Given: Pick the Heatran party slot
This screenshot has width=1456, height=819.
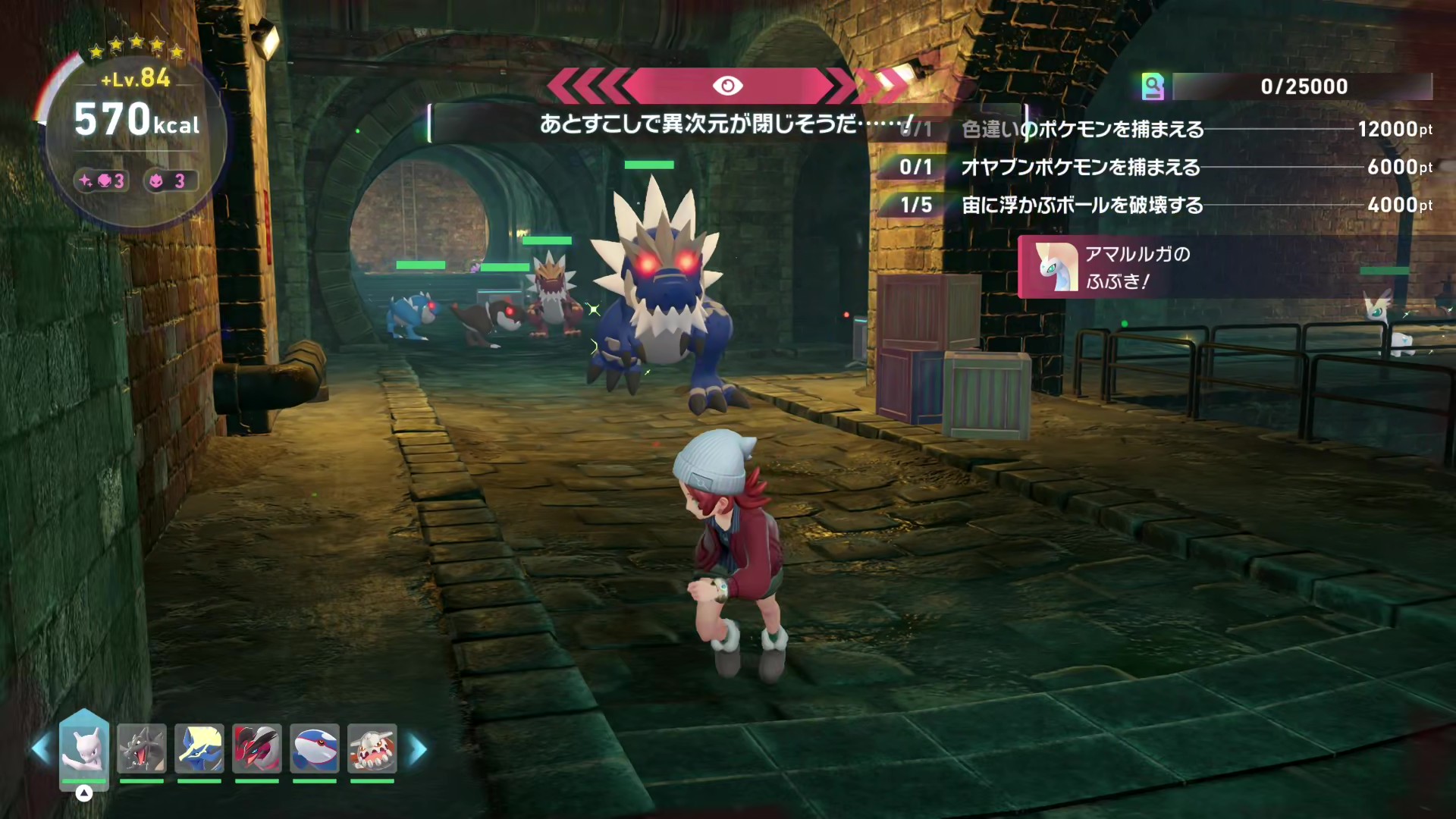Looking at the screenshot, I should coord(372,748).
